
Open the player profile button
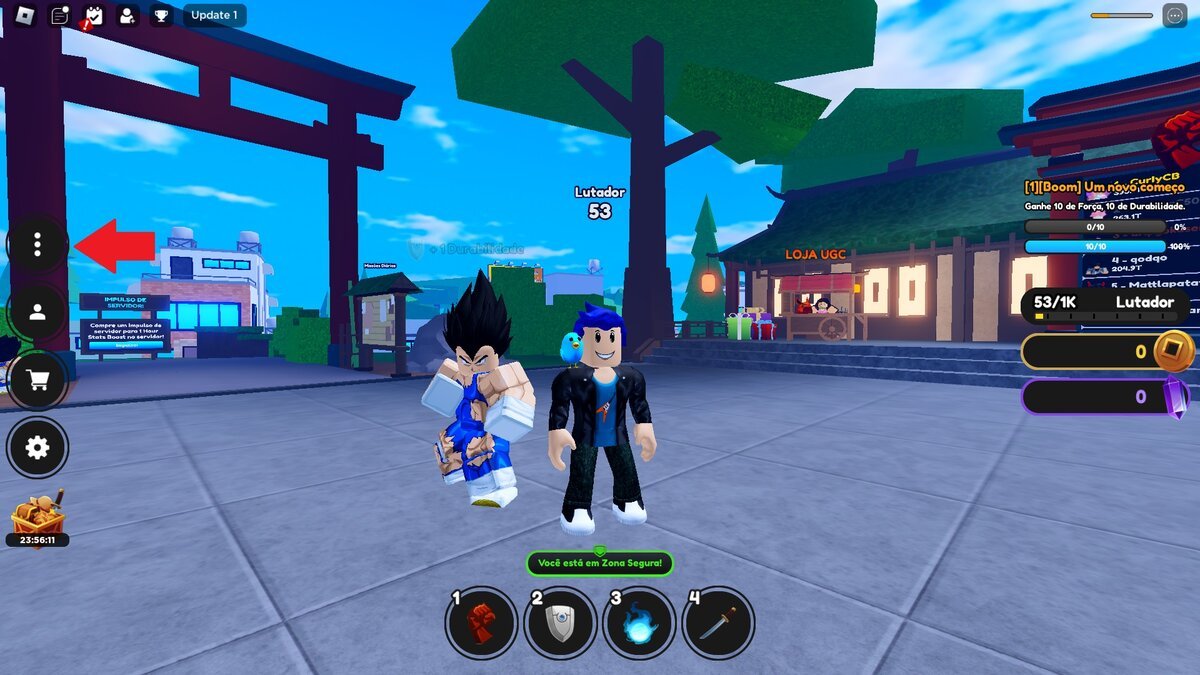pyautogui.click(x=37, y=311)
